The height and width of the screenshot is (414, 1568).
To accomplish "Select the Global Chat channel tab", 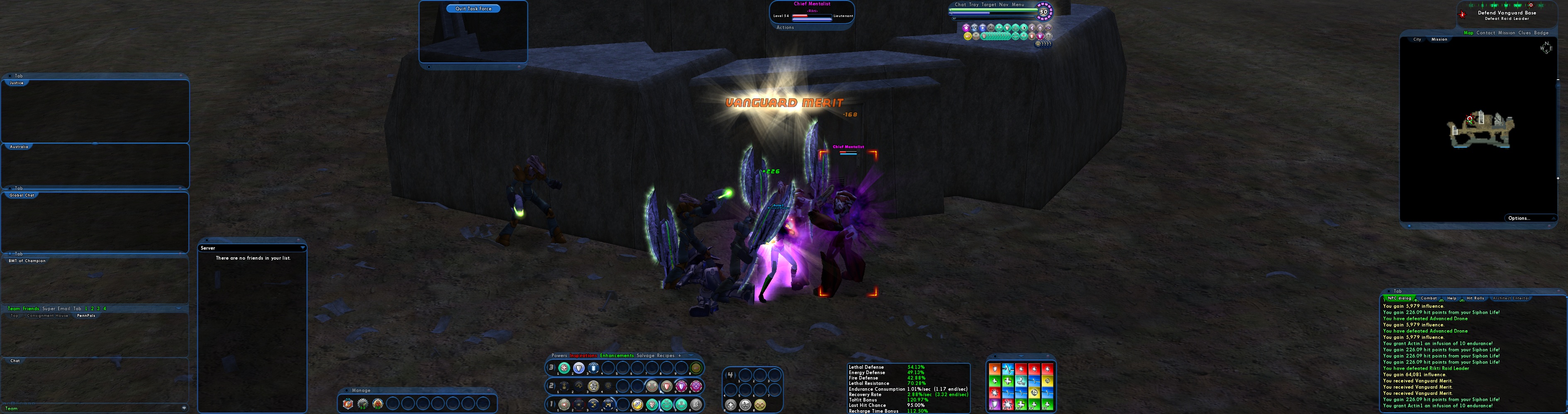I will point(22,195).
